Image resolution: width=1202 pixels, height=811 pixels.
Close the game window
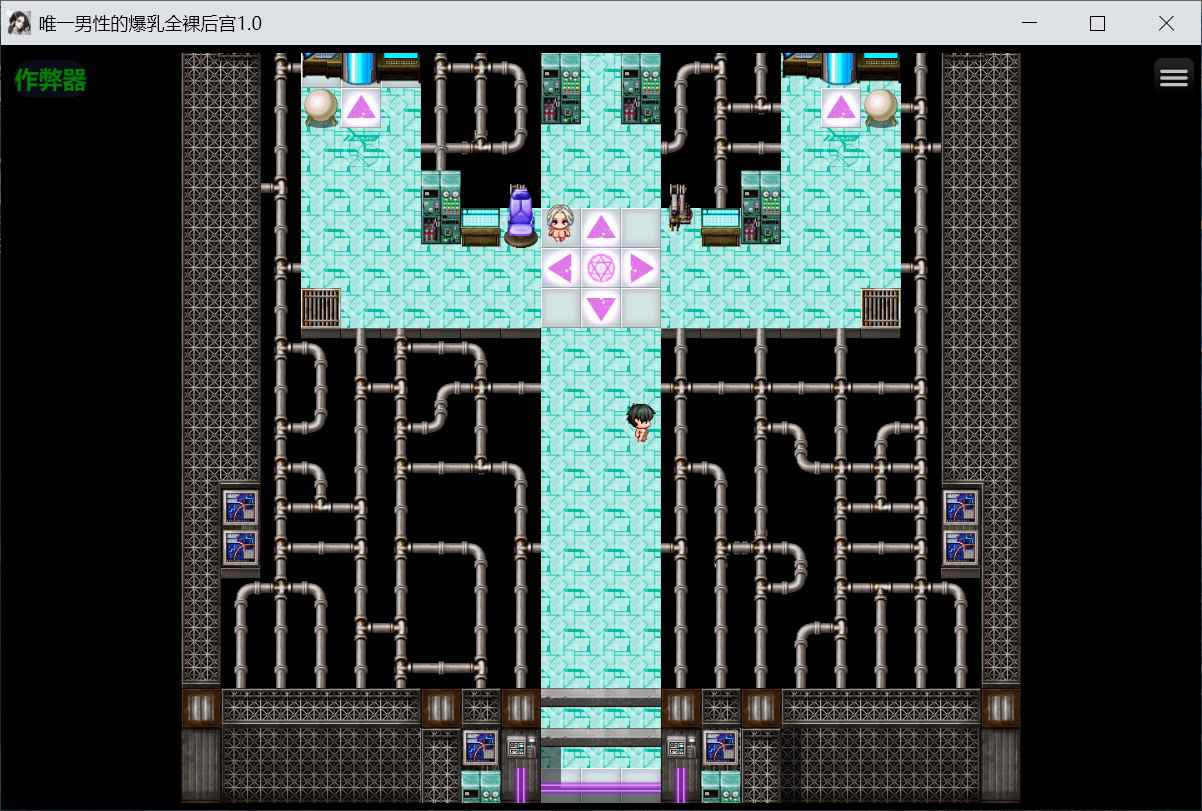(x=1166, y=24)
